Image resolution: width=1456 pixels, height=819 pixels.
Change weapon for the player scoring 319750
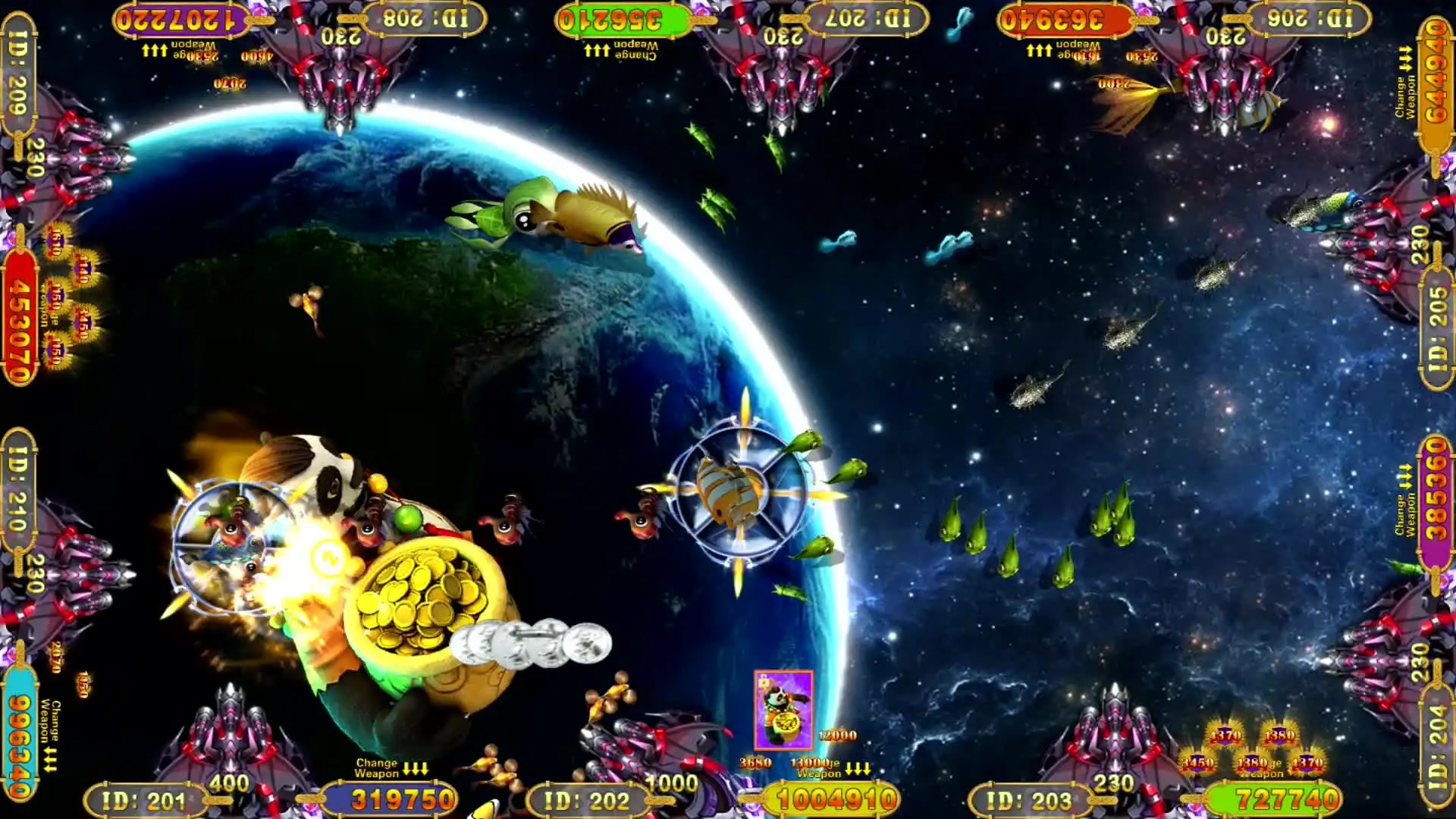(391, 767)
